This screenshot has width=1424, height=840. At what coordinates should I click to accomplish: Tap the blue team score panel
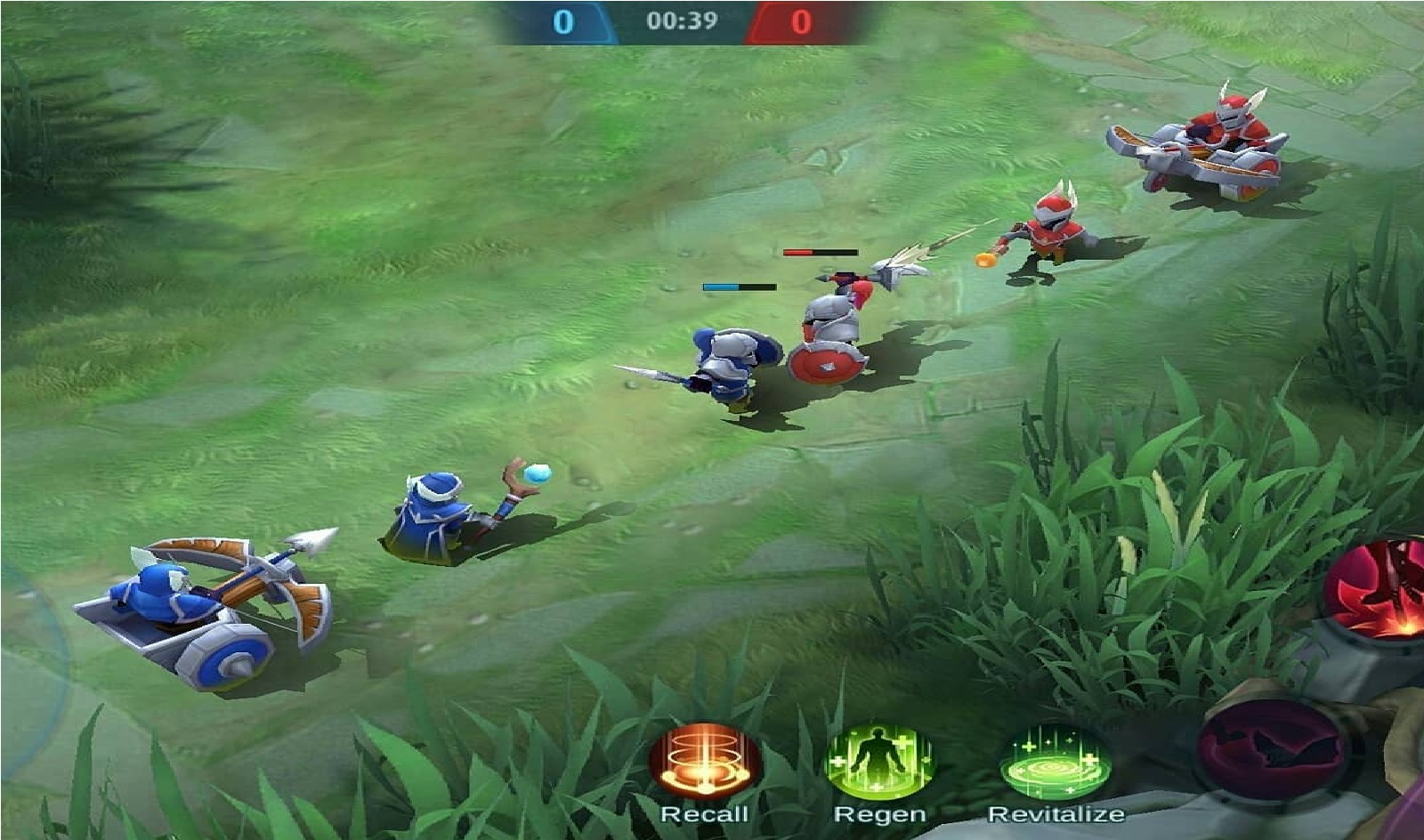(570, 20)
